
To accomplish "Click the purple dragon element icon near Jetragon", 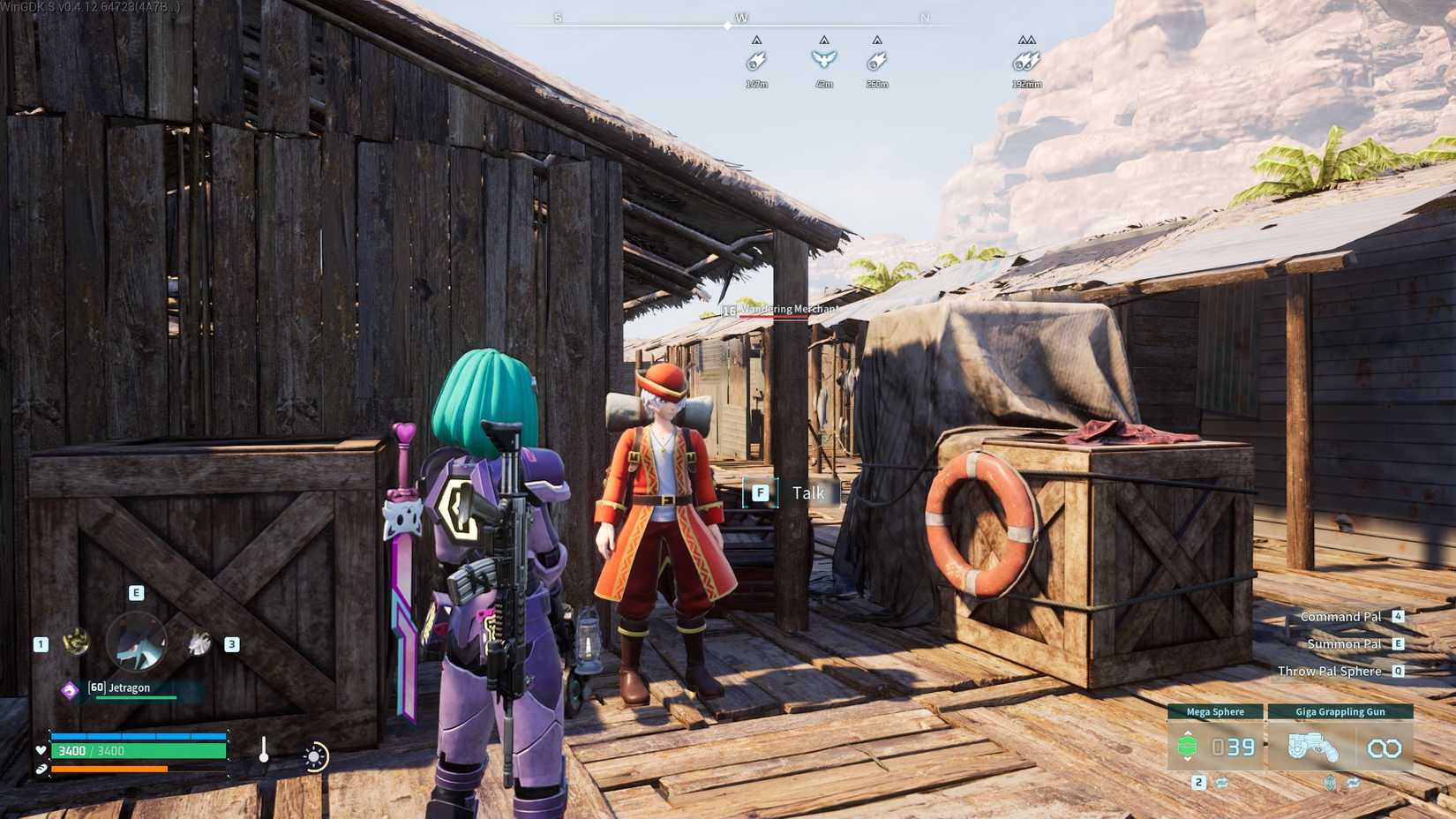I will point(70,688).
